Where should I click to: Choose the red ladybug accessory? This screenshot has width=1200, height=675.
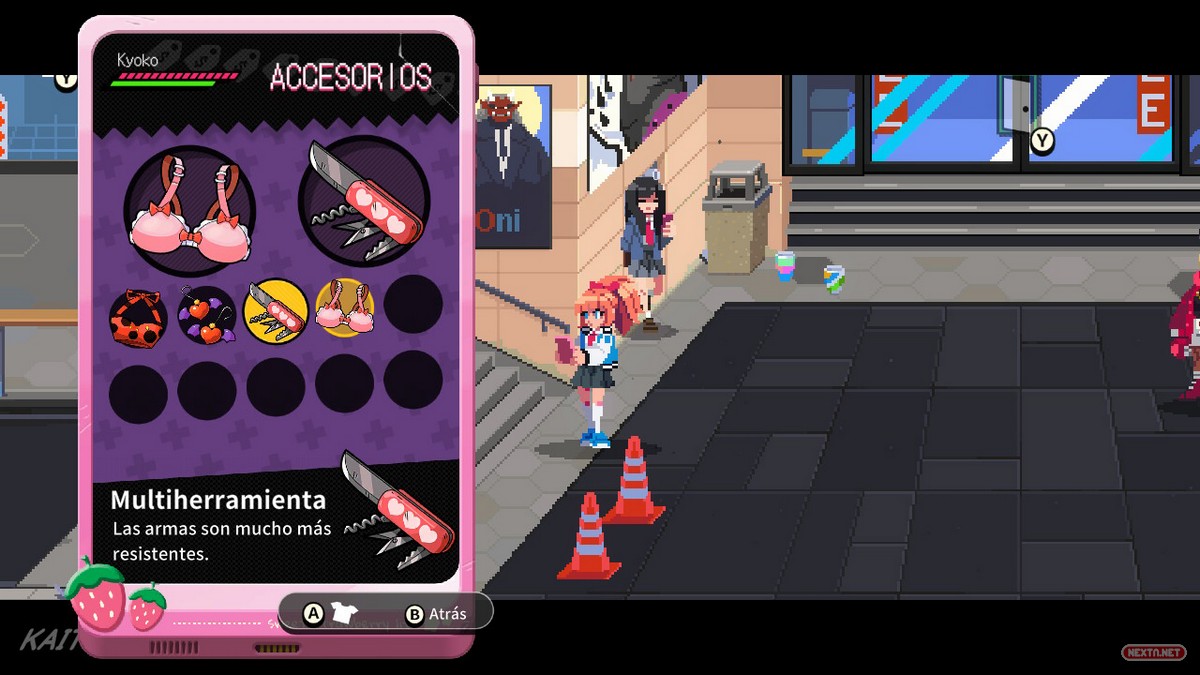pos(138,314)
